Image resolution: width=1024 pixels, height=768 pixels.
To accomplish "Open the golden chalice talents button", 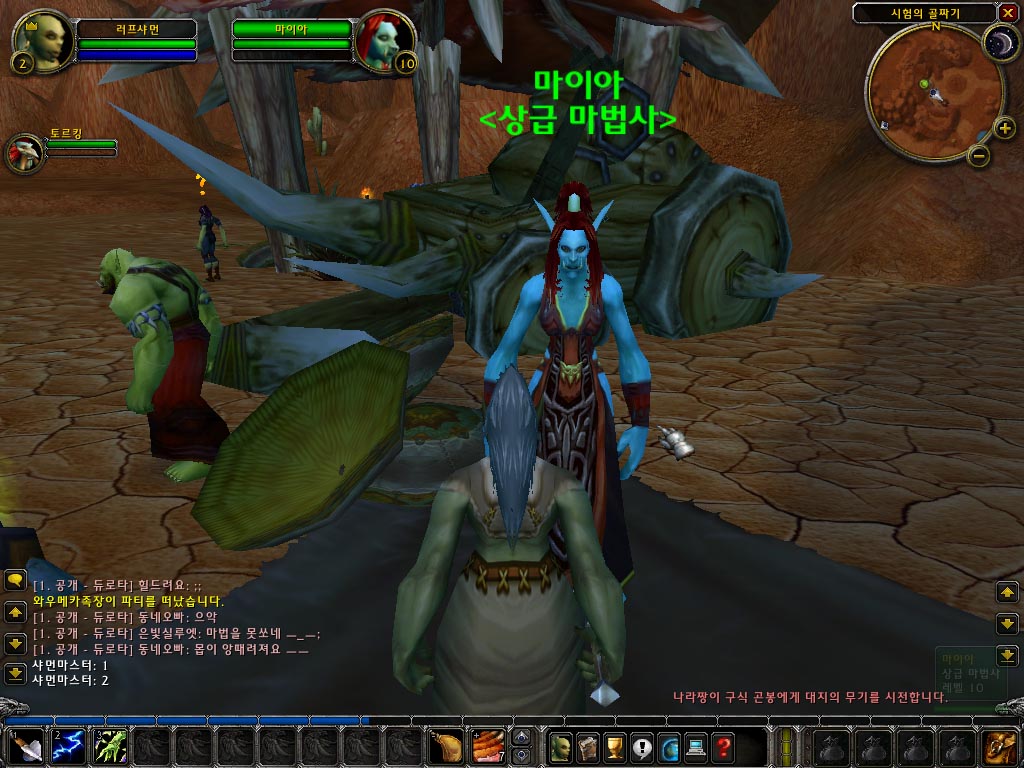I will [615, 746].
